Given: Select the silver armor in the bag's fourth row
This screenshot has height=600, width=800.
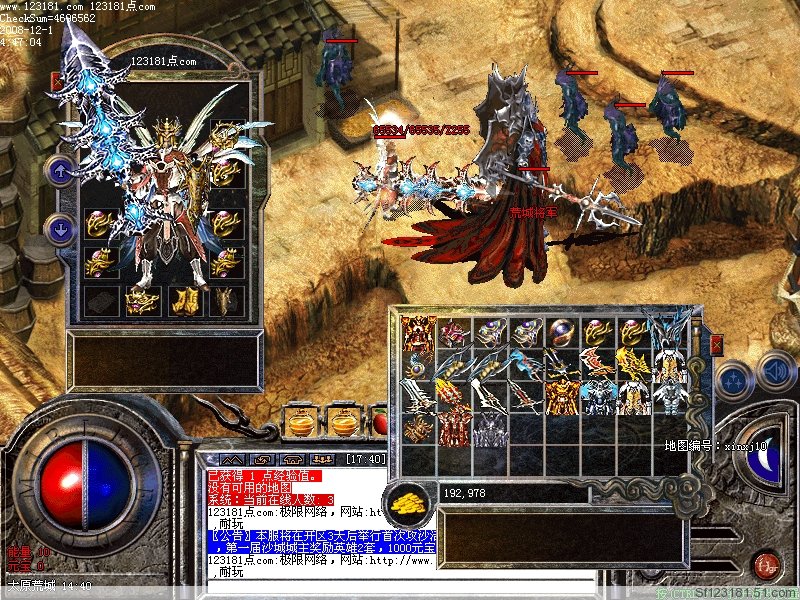Looking at the screenshot, I should click(490, 429).
